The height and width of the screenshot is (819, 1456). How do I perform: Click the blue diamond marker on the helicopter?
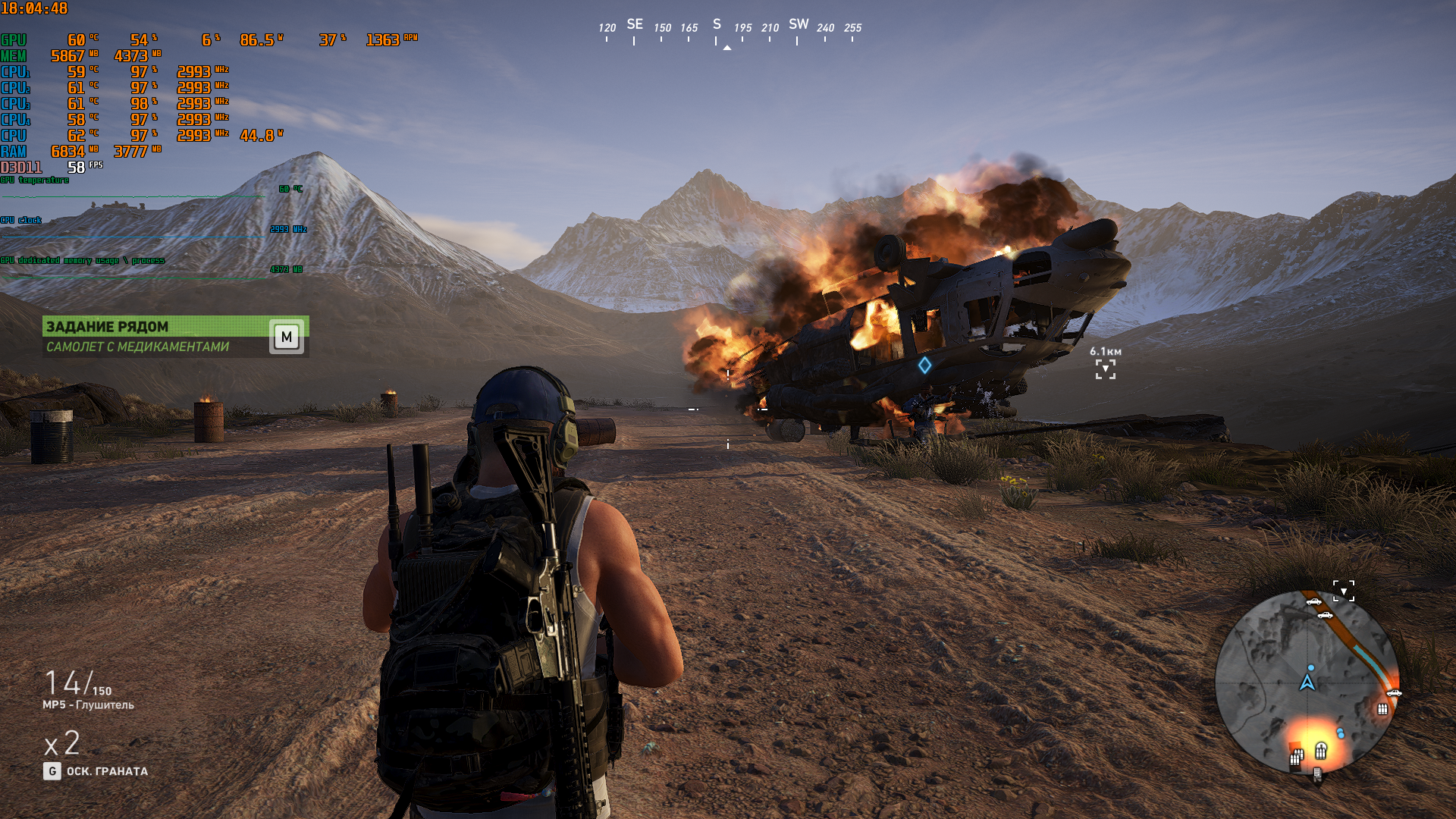click(x=924, y=366)
